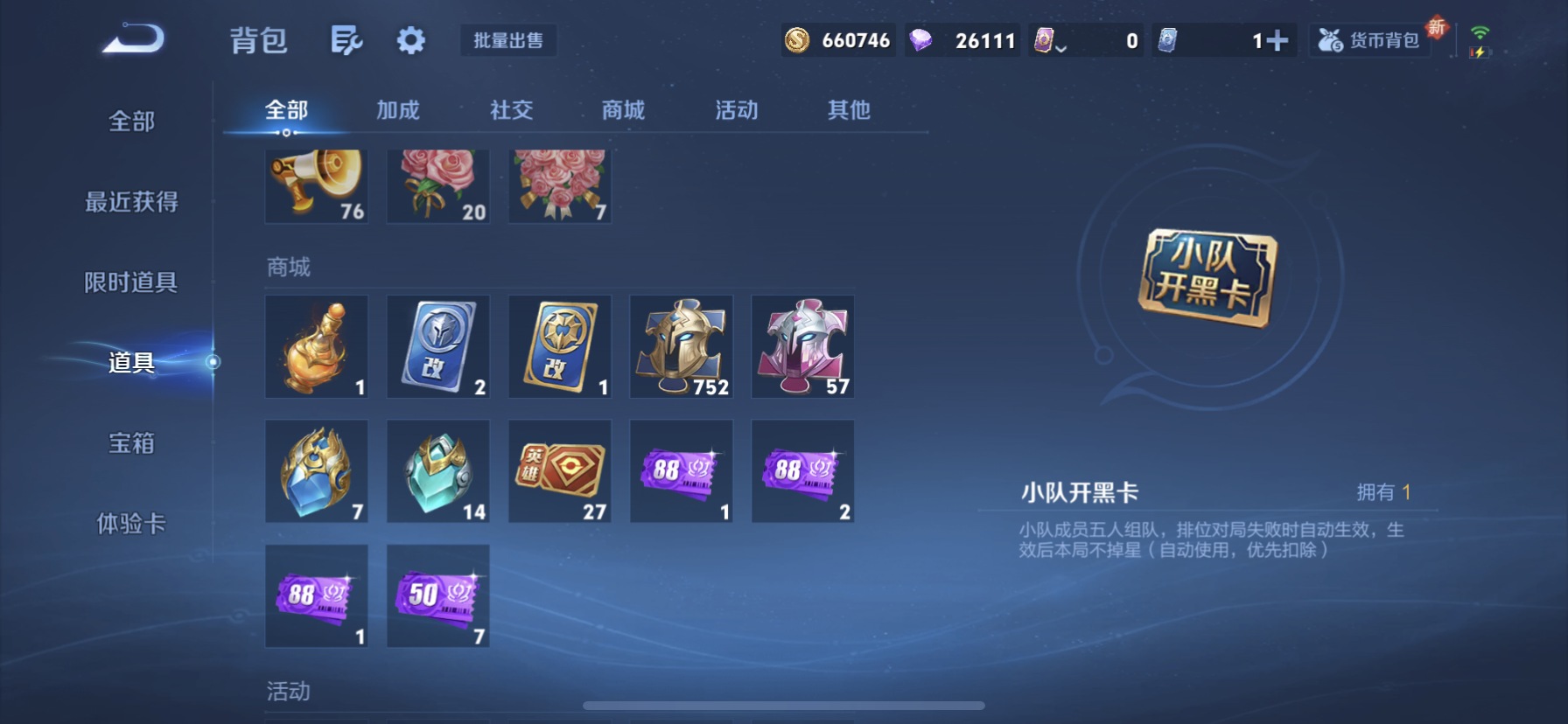Switch to the 社交 tab
The image size is (1568, 724).
coord(511,110)
